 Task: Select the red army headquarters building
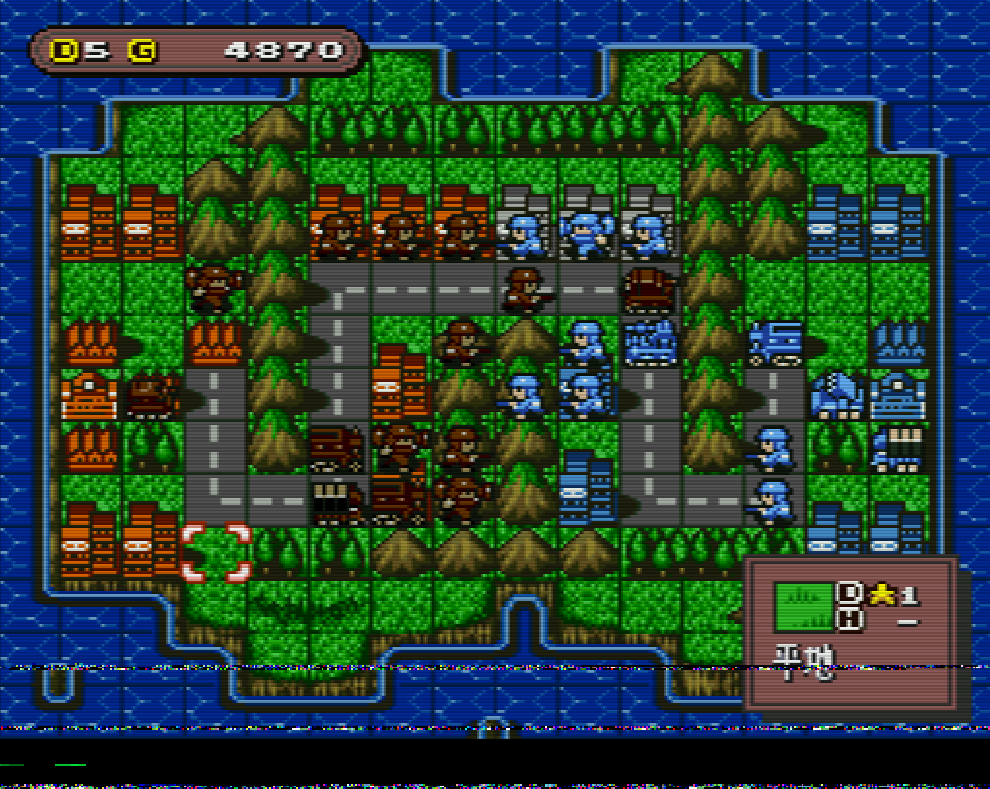click(x=90, y=395)
